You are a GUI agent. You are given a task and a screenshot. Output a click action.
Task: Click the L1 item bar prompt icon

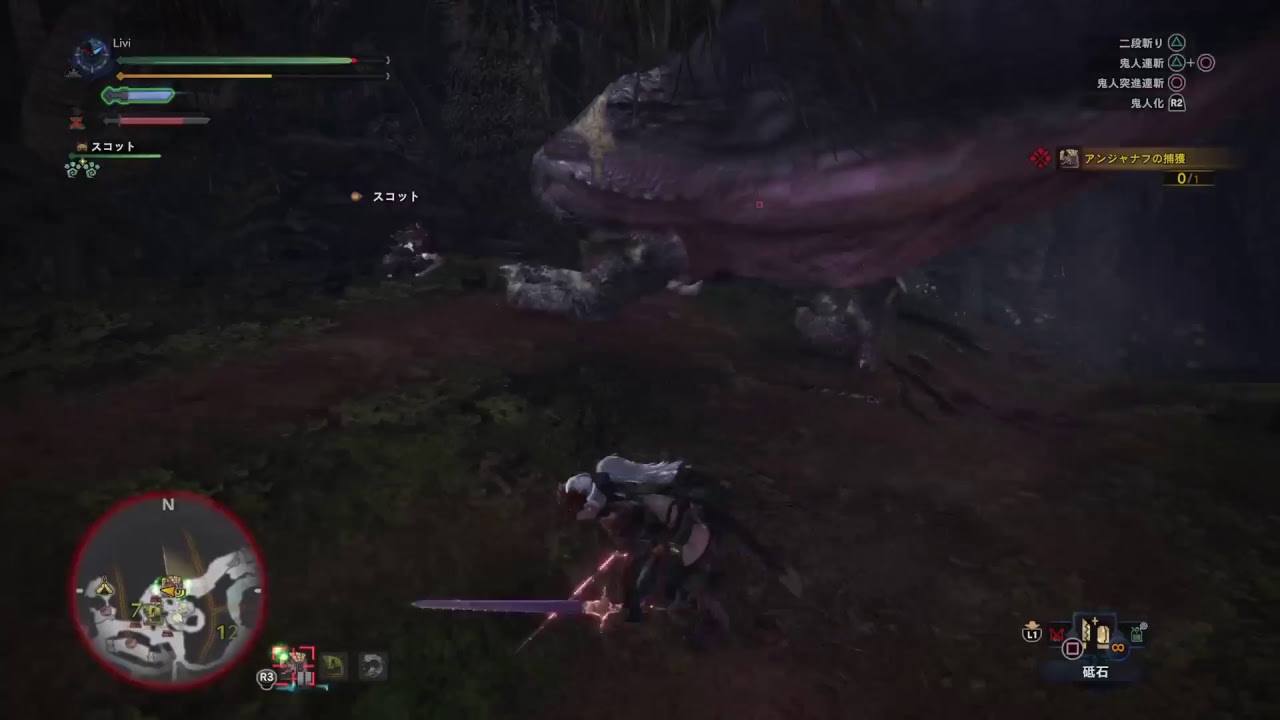coord(1033,633)
